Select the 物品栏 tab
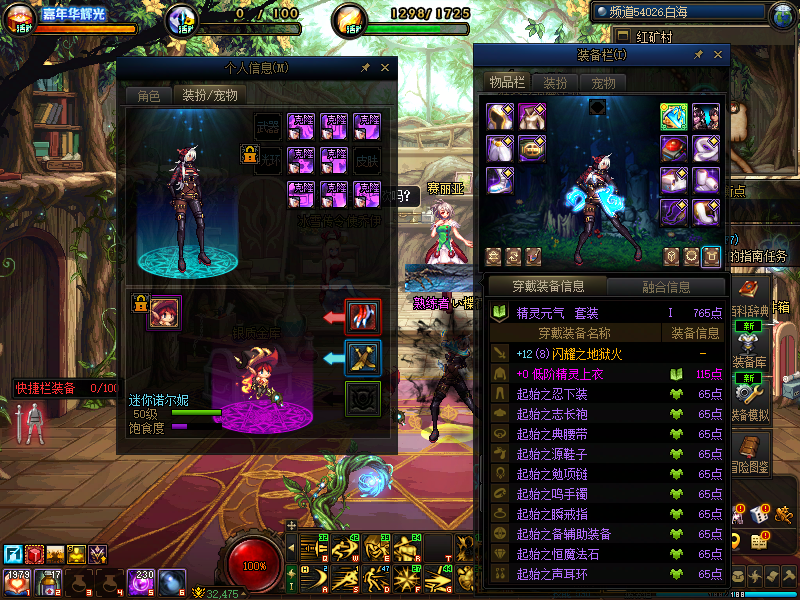800x600 pixels. 507,83
